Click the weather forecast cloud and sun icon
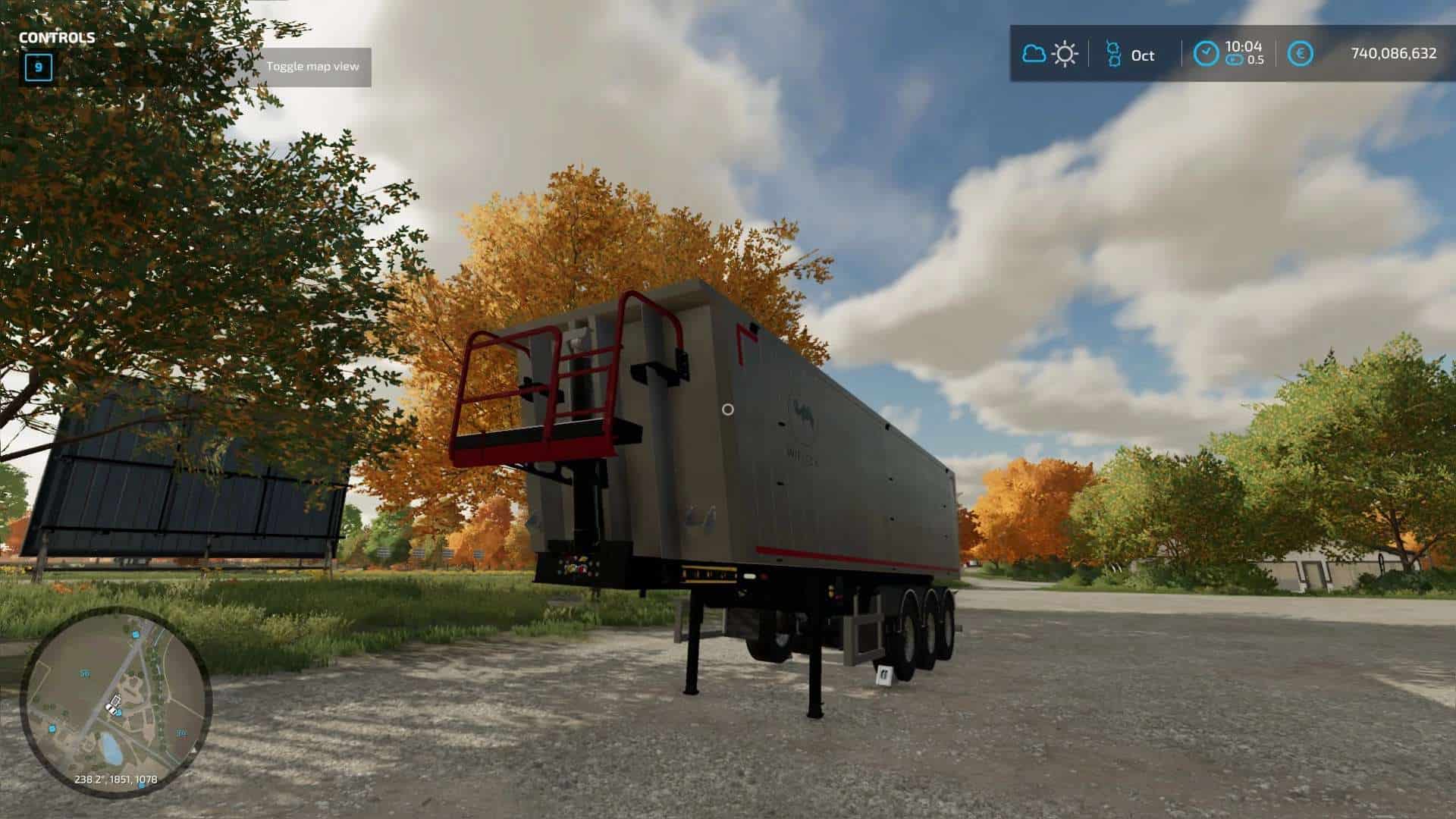 tap(1050, 54)
